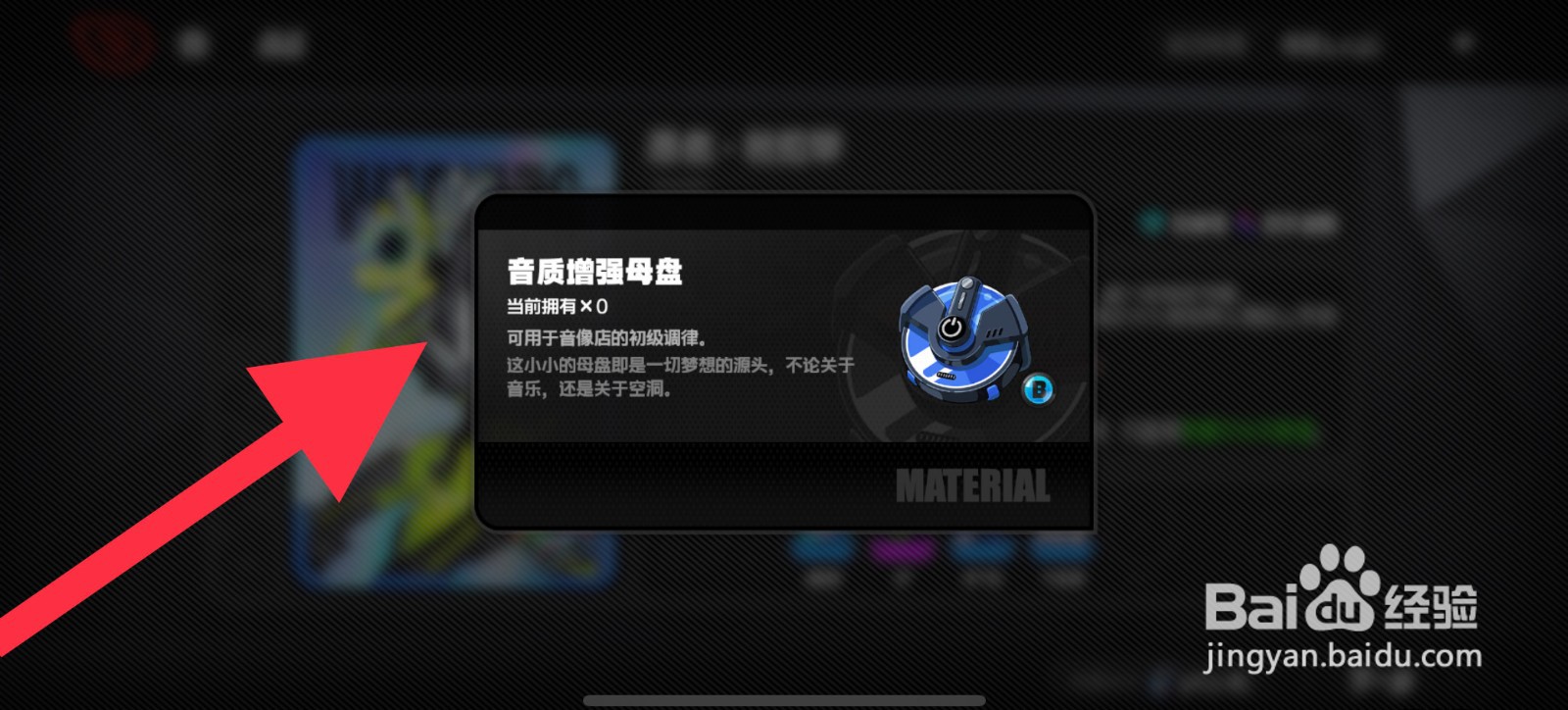The height and width of the screenshot is (710, 1568).
Task: Expand the MATERIAL category label
Action: point(975,483)
